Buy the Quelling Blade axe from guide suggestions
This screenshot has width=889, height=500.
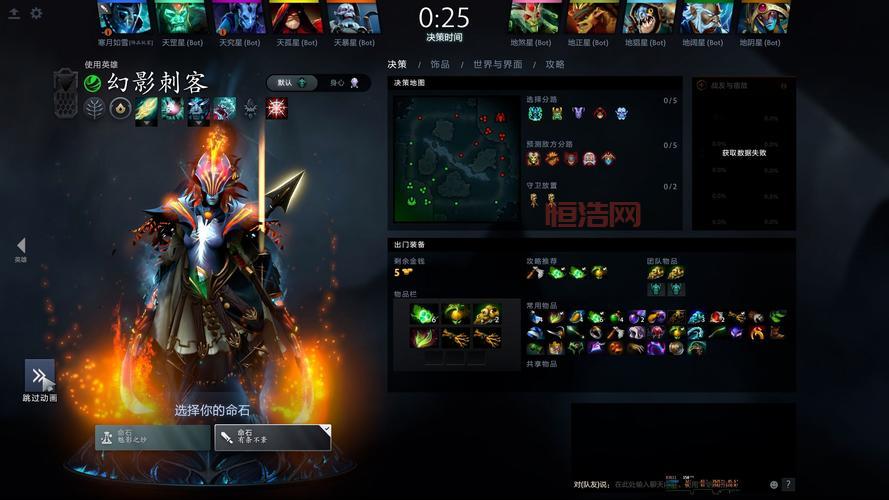tap(535, 272)
